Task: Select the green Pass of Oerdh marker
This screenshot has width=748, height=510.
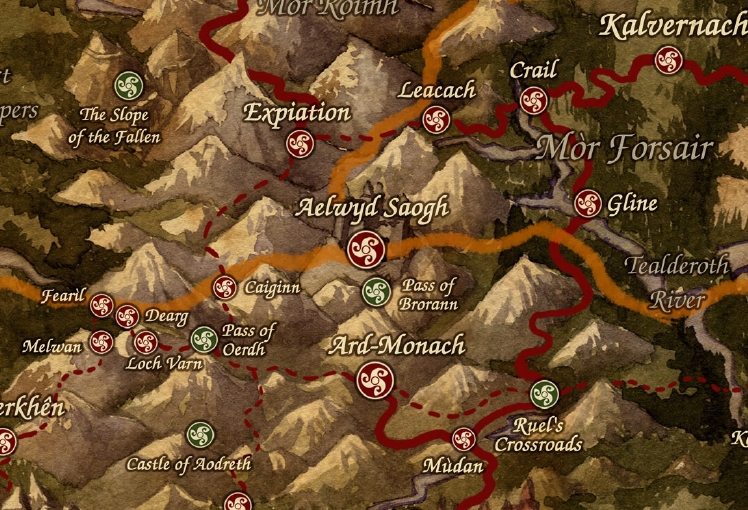Action: [x=204, y=339]
